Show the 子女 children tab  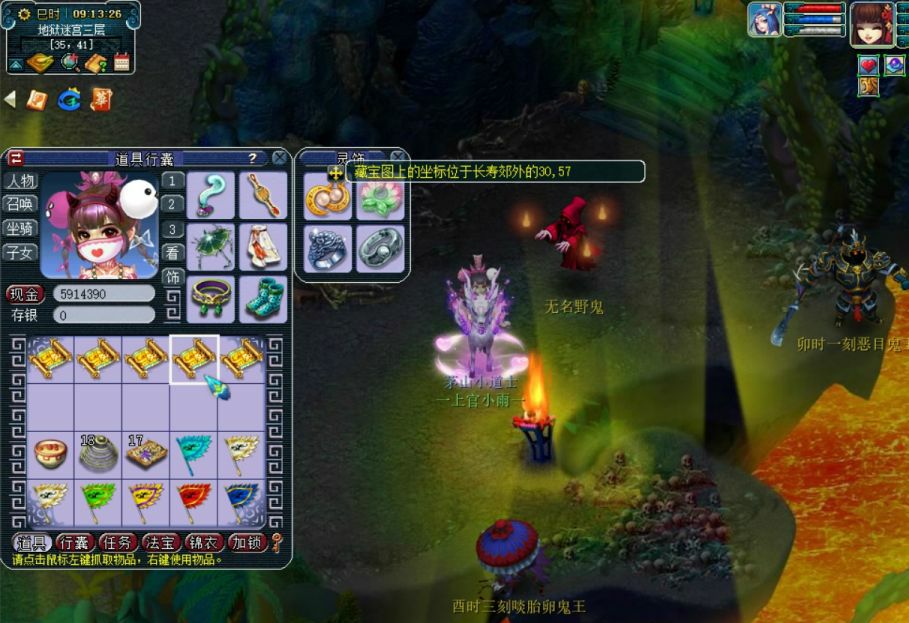pyautogui.click(x=20, y=252)
